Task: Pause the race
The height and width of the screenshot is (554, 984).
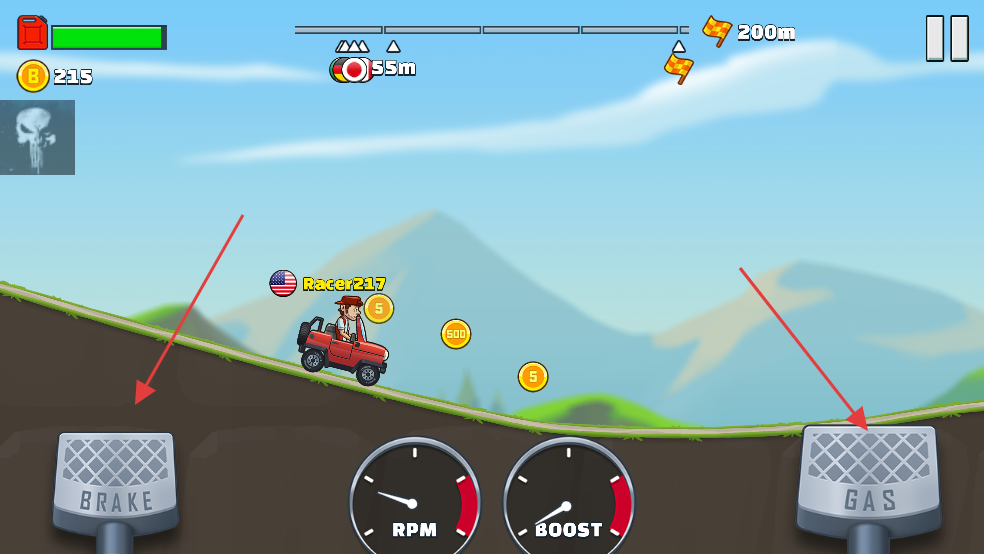Action: coord(946,38)
